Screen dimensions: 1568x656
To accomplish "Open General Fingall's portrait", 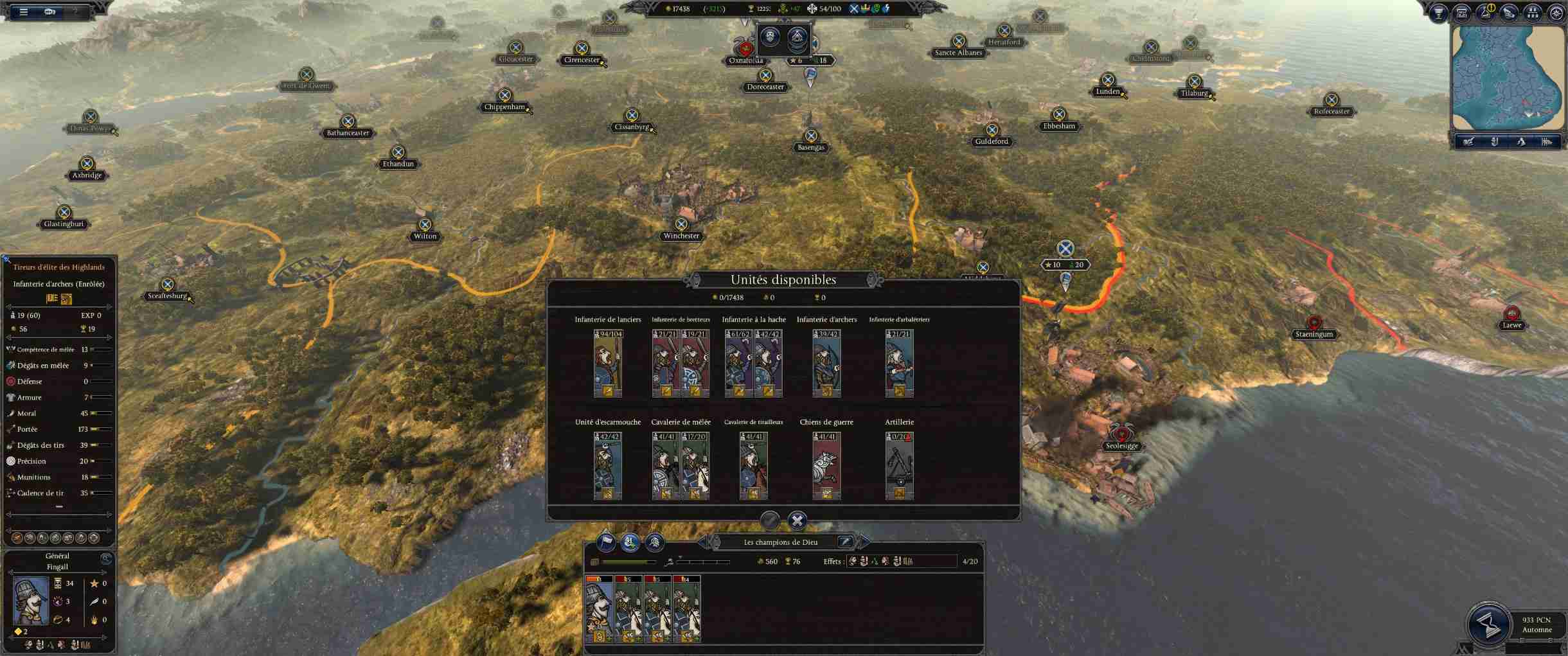I will coord(31,601).
